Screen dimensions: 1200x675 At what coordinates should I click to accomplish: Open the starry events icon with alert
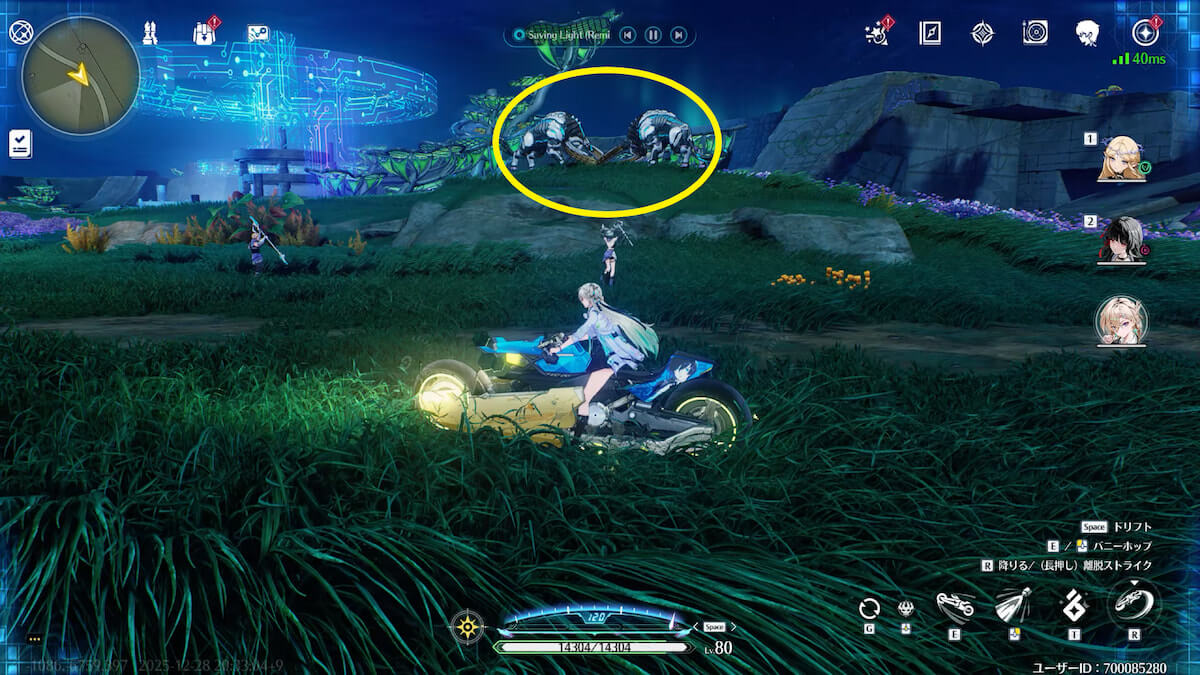click(878, 33)
